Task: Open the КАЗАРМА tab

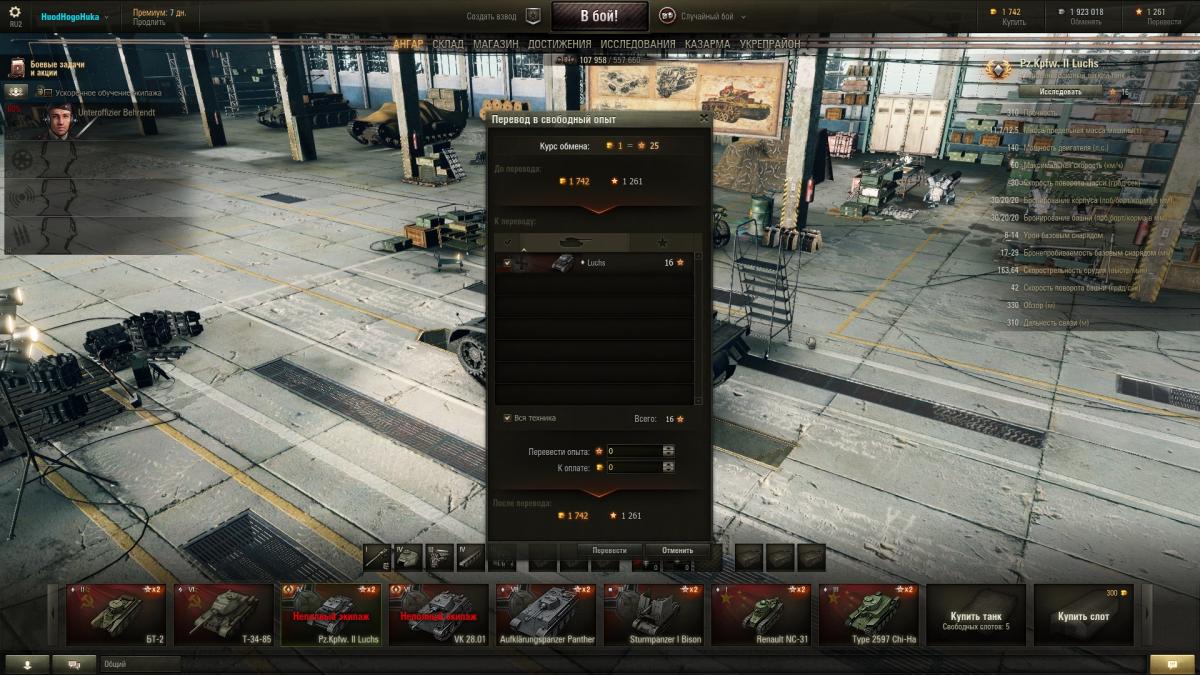Action: [707, 44]
